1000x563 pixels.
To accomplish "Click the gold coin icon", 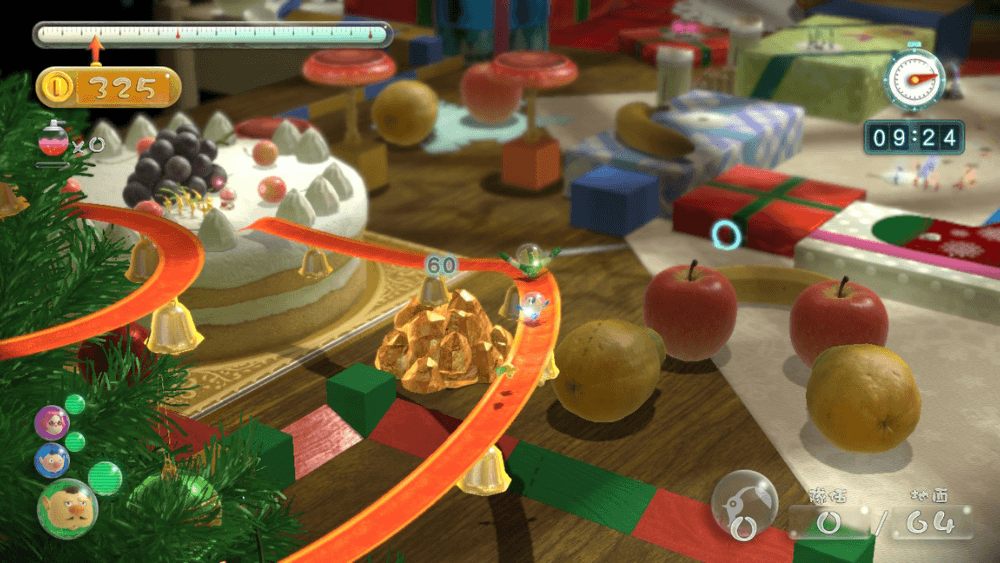I will pos(58,87).
